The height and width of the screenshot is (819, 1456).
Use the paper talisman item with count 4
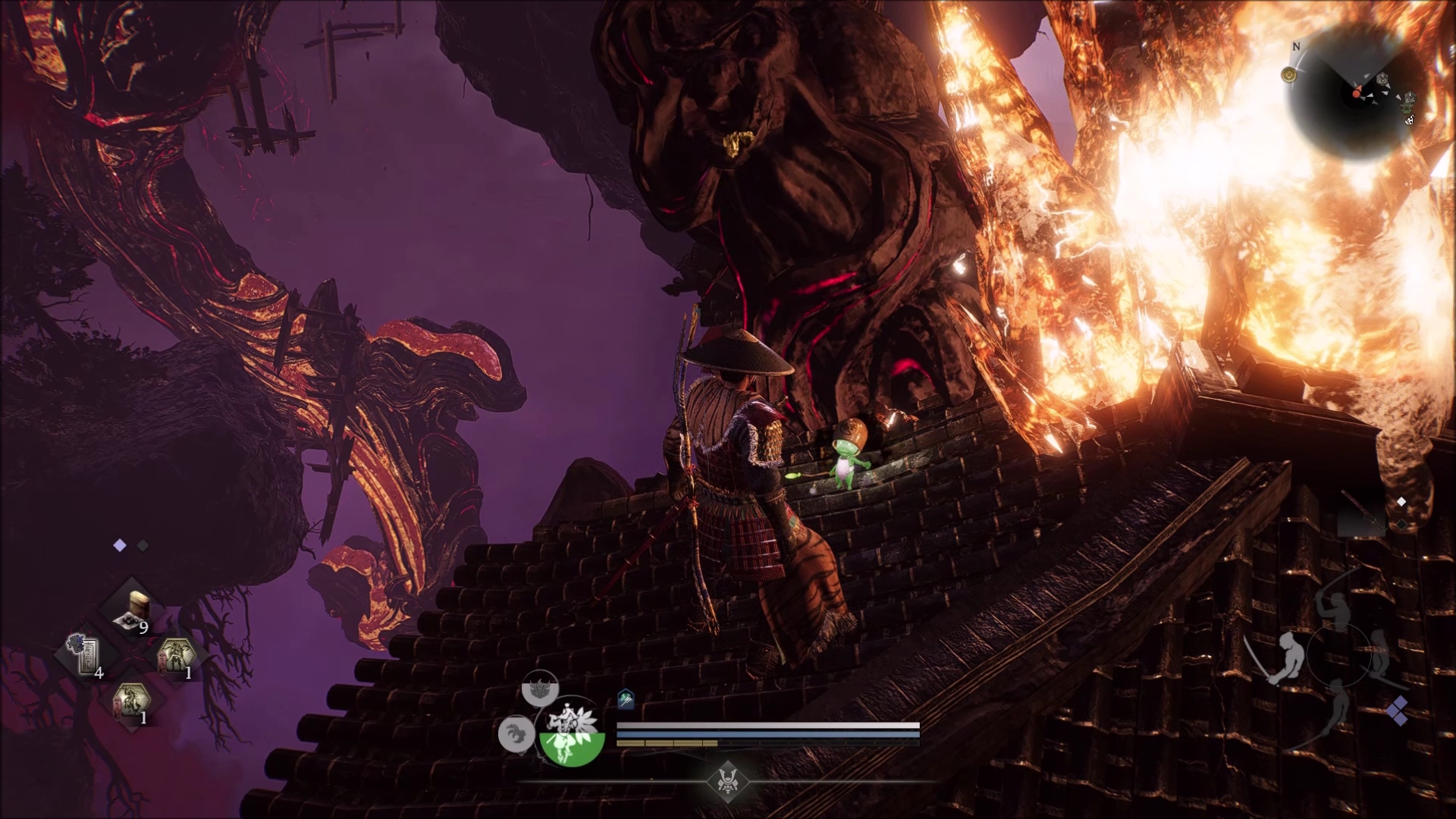(x=88, y=654)
